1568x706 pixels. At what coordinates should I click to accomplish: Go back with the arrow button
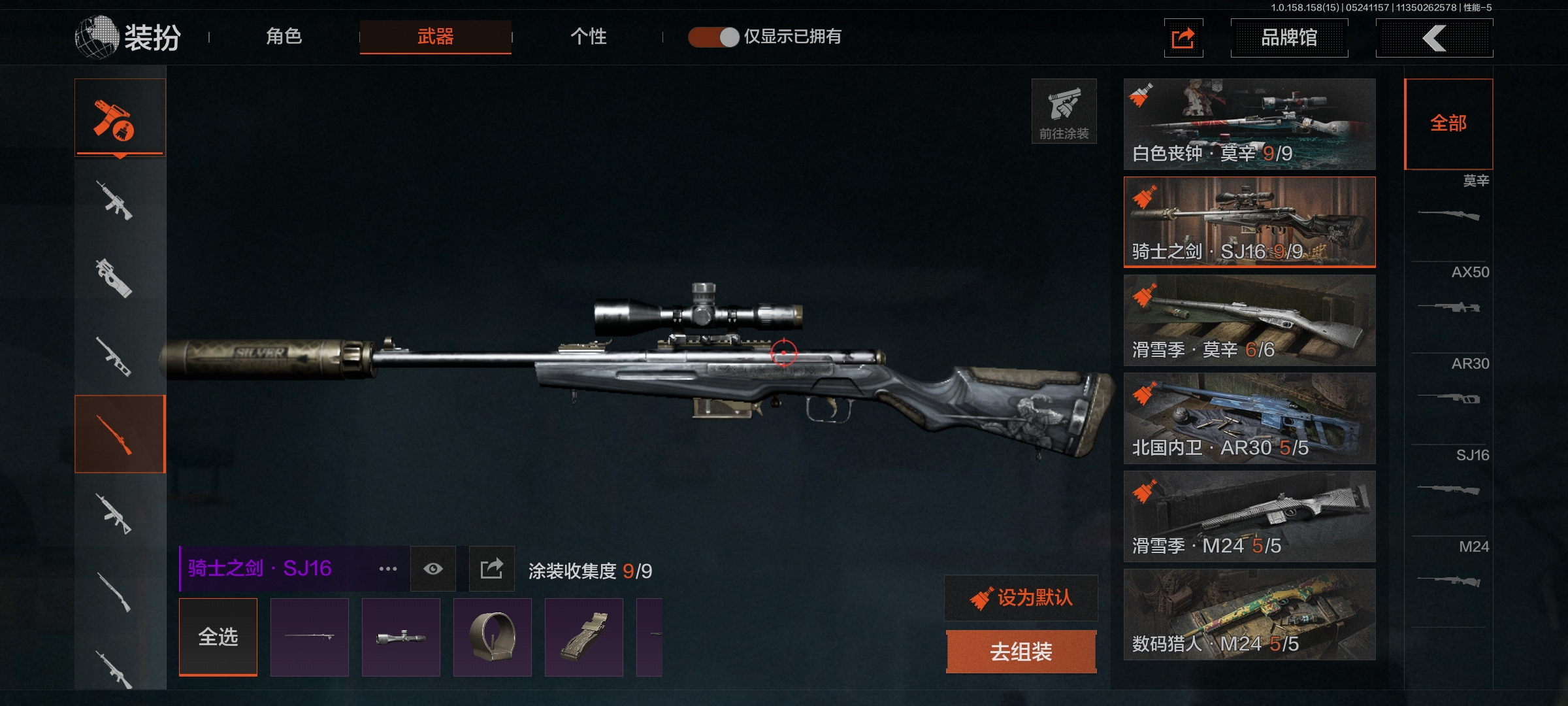[1434, 38]
